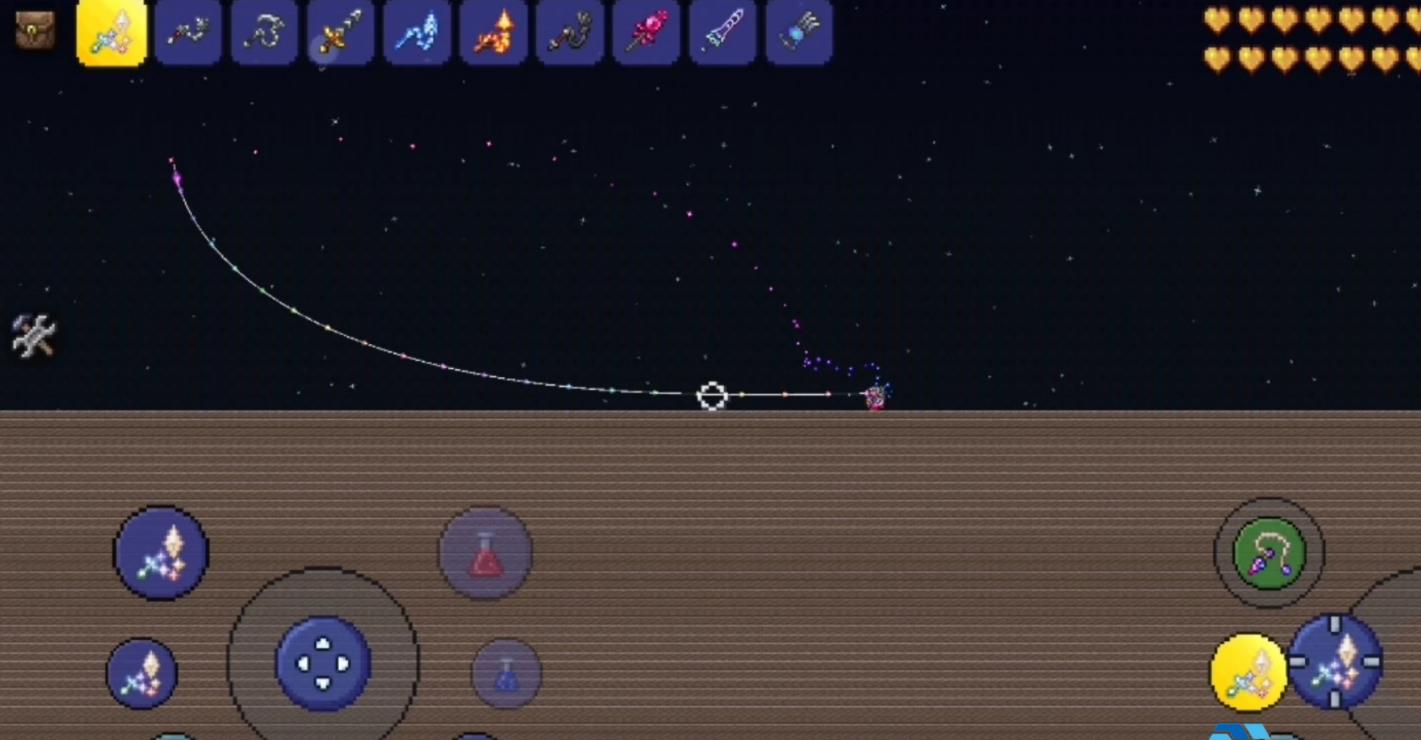Select the last hotbar slot with blue orb
This screenshot has width=1421, height=740.
click(799, 32)
